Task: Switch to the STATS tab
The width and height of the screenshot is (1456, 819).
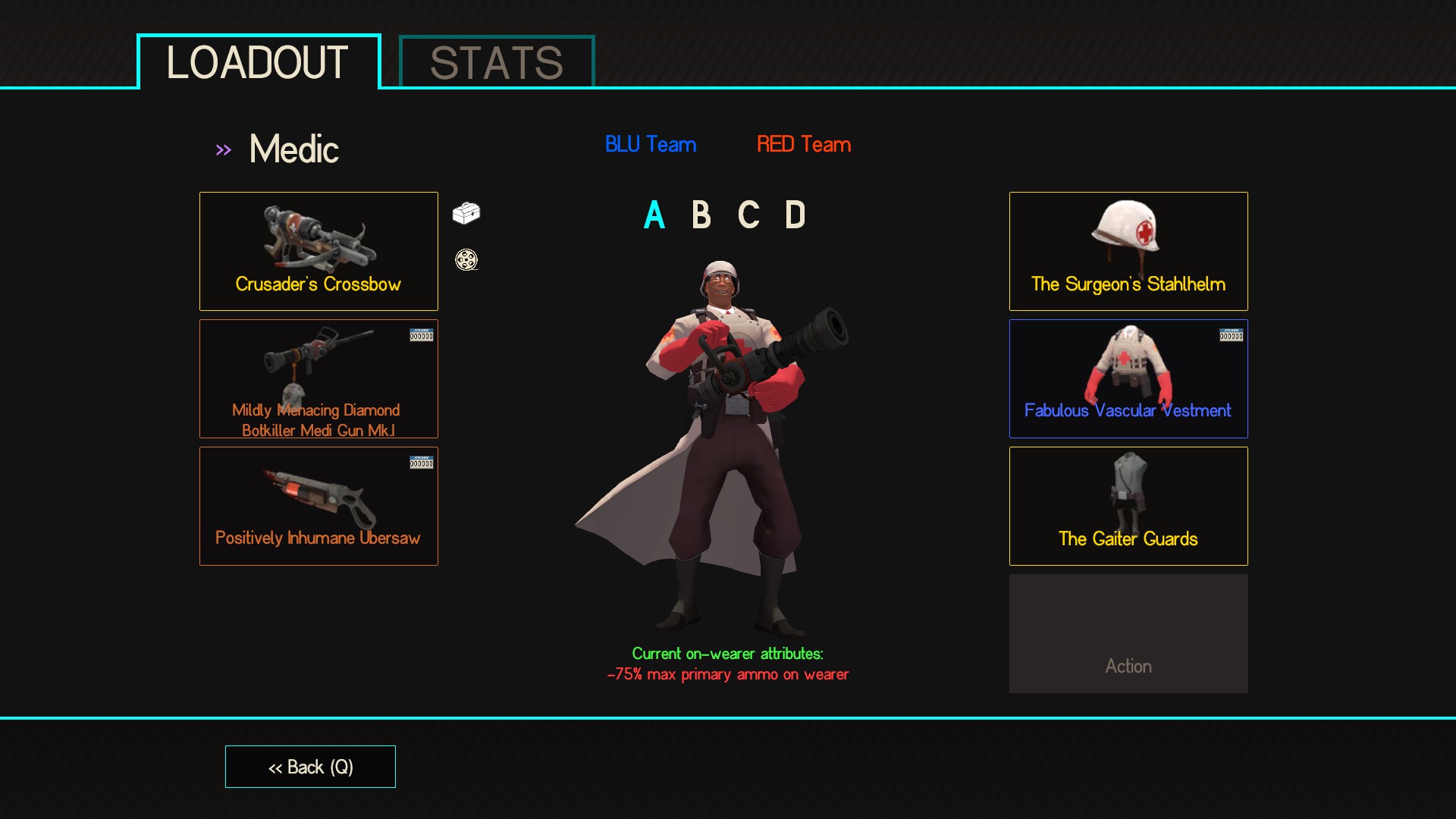Action: (x=497, y=62)
